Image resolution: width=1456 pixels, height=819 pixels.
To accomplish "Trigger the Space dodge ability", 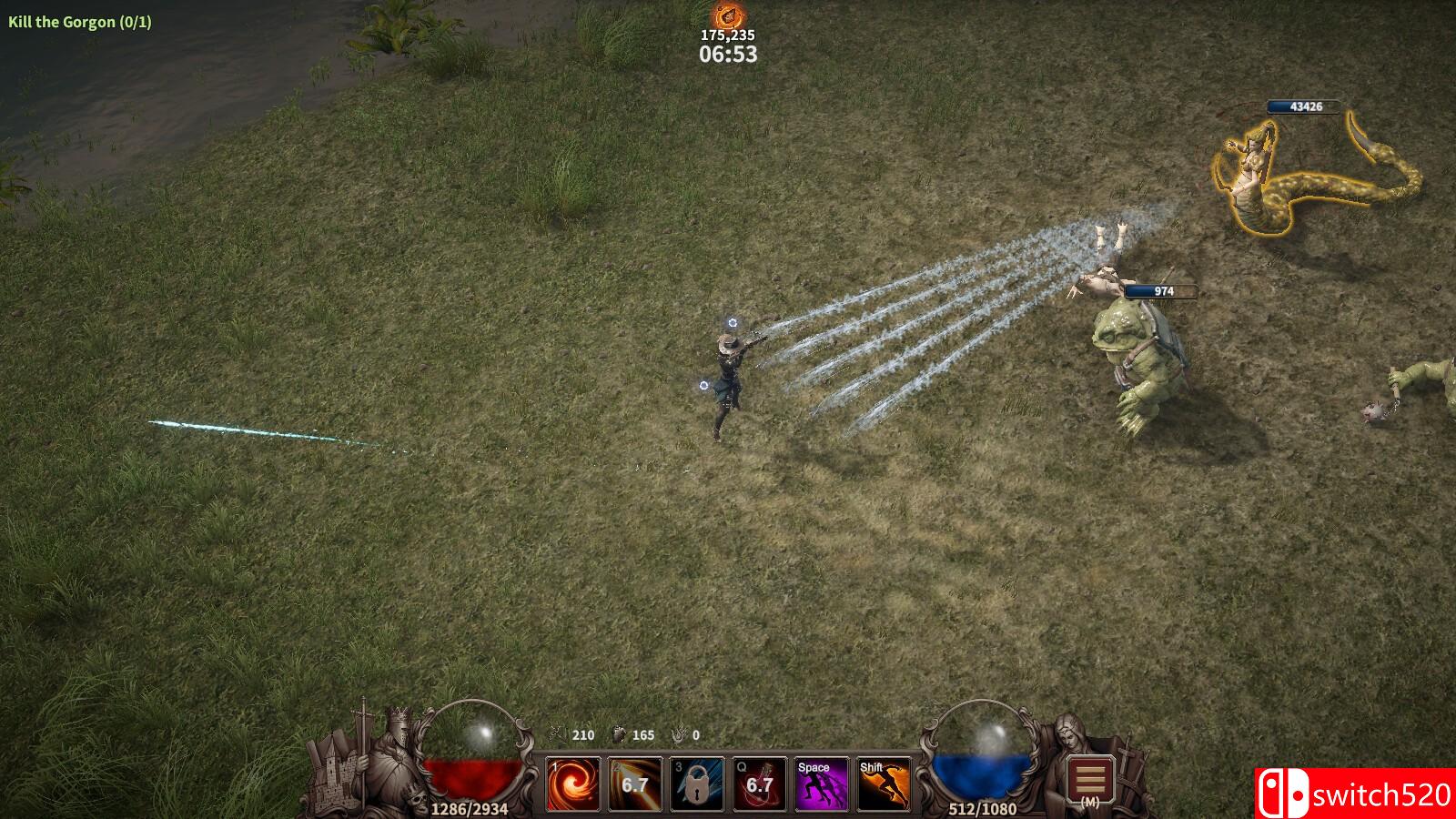I will click(821, 783).
